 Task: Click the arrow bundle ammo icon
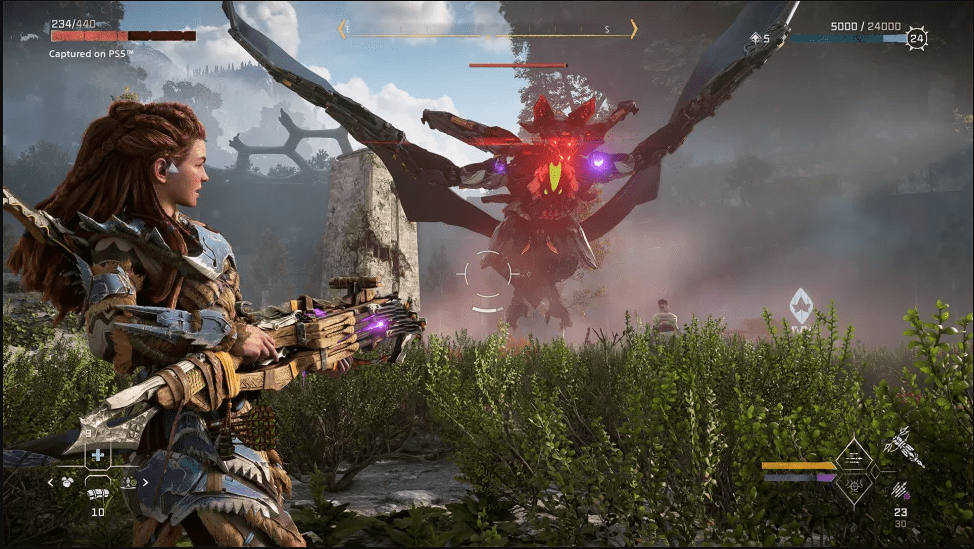(x=902, y=490)
